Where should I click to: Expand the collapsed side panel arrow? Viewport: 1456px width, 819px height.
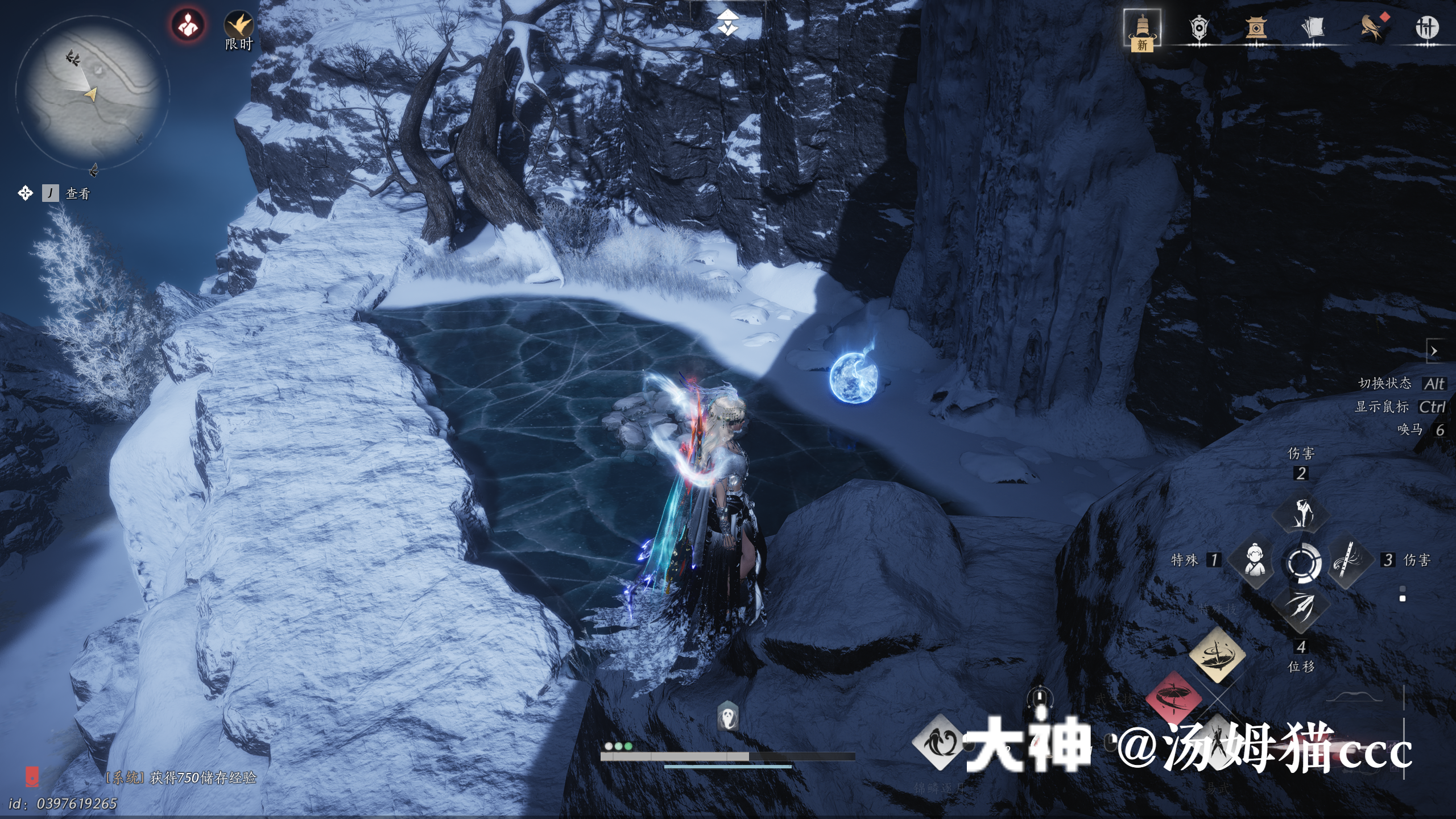pos(1434,351)
